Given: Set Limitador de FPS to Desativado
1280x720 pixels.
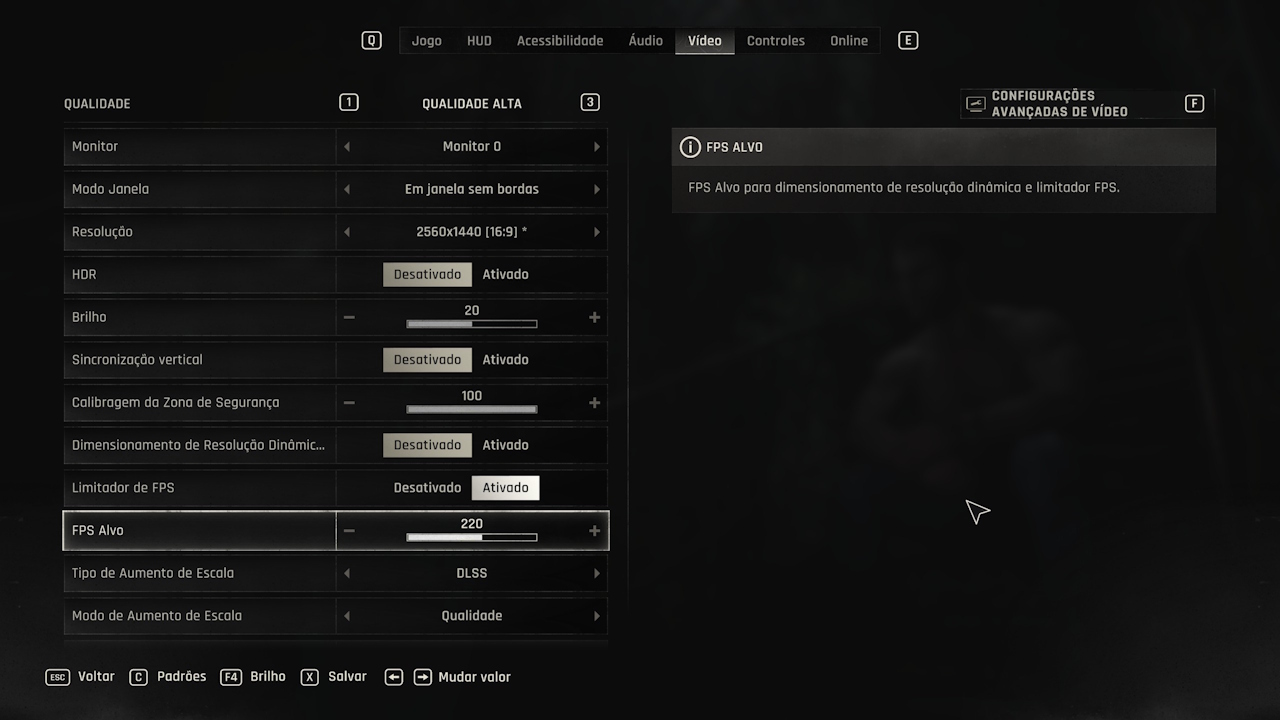Looking at the screenshot, I should (x=427, y=488).
